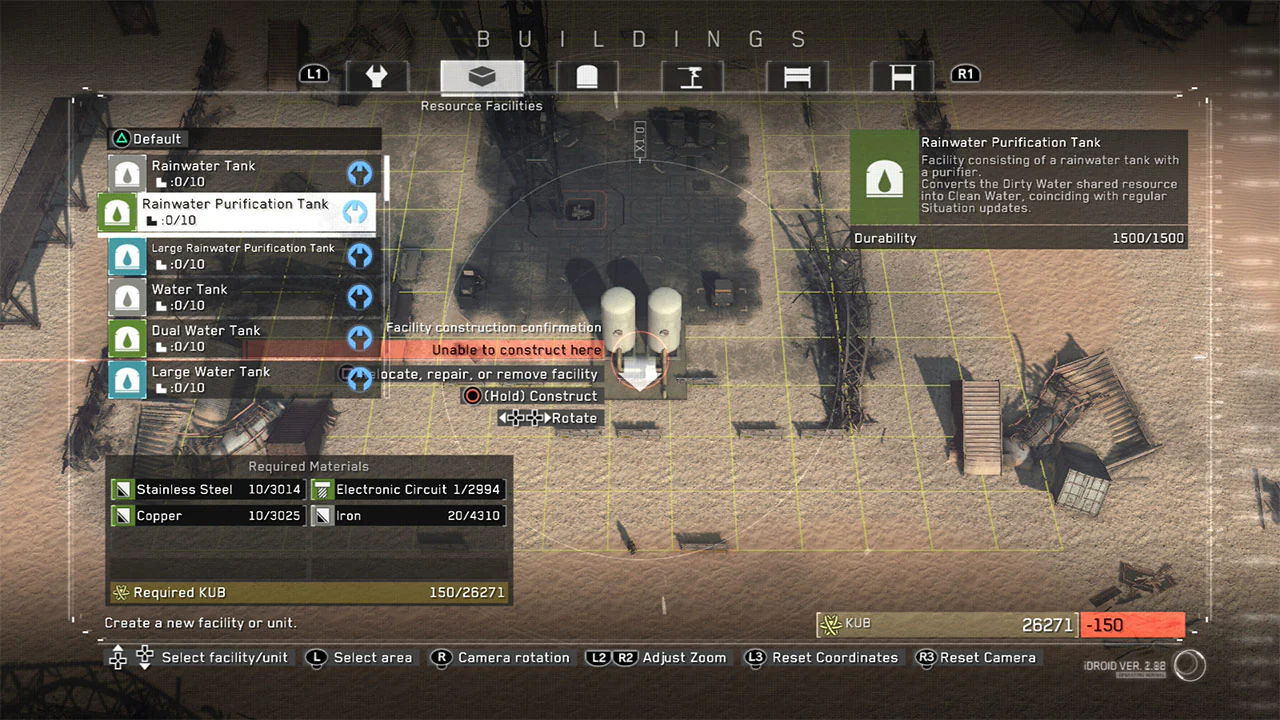Screen dimensions: 1280x720
Task: Expand the Default blueprint category header
Action: 150,138
